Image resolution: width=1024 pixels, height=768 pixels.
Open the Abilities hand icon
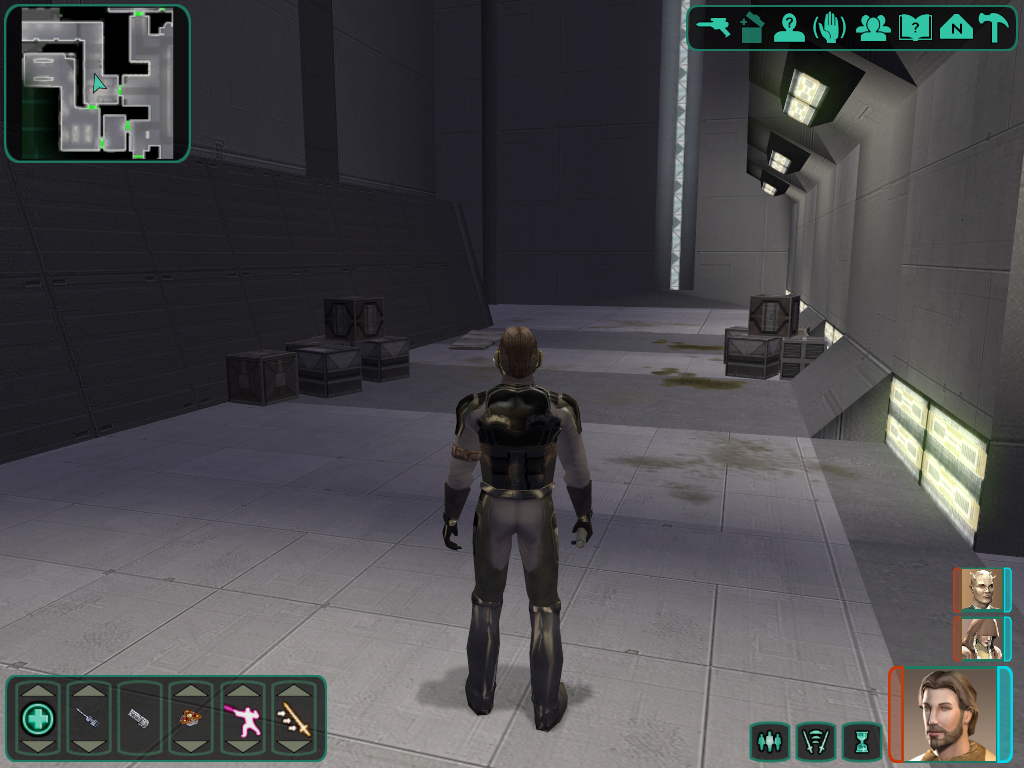point(829,28)
